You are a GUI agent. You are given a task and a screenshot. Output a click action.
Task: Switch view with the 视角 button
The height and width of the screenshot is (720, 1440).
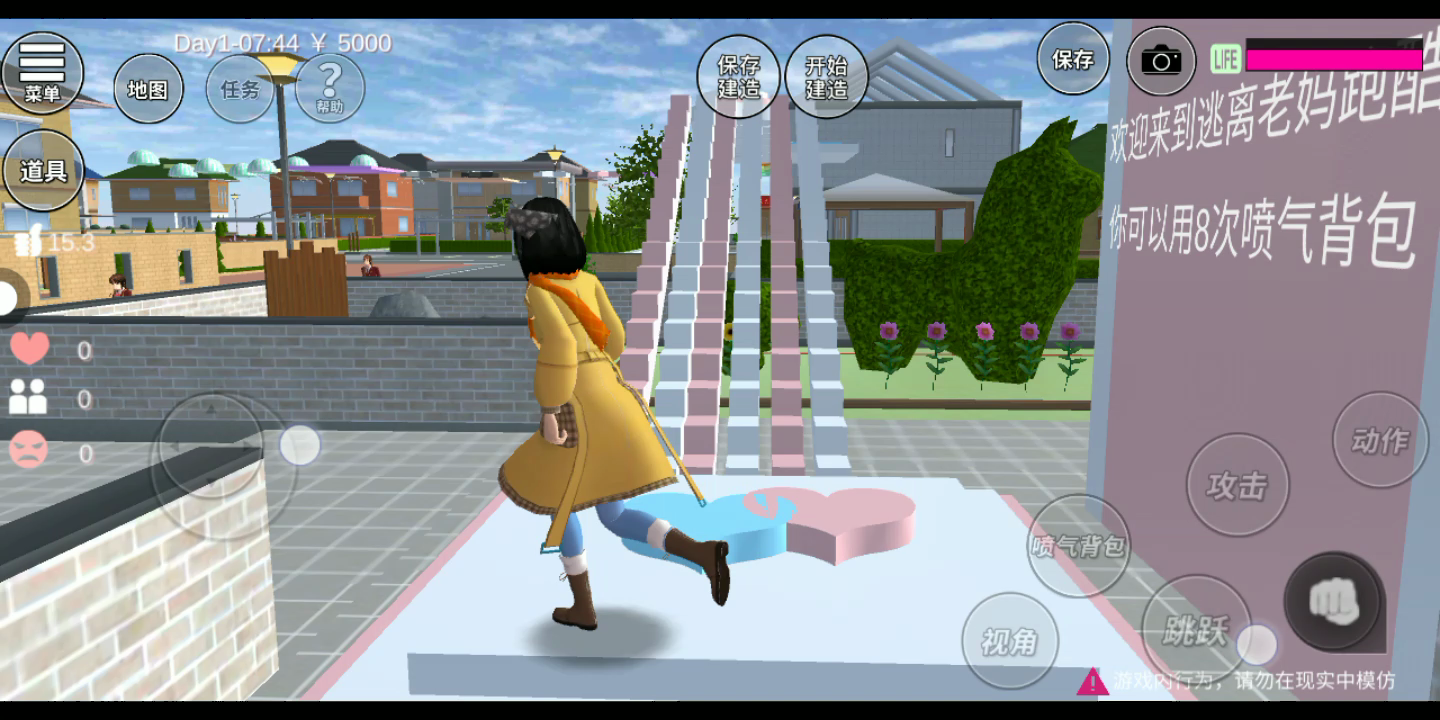[x=1009, y=641]
